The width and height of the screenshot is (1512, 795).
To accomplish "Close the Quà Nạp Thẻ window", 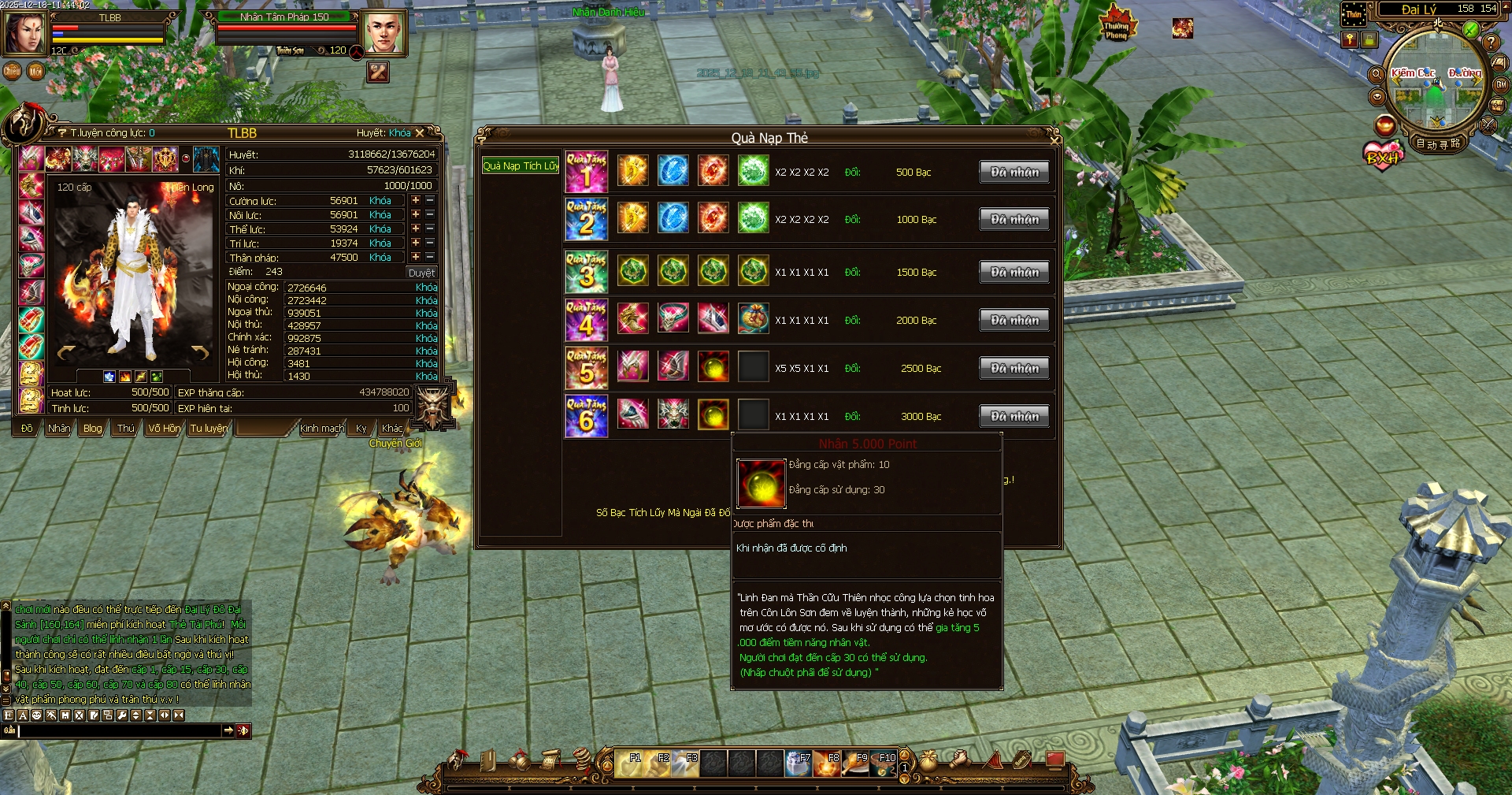I will (x=1054, y=139).
